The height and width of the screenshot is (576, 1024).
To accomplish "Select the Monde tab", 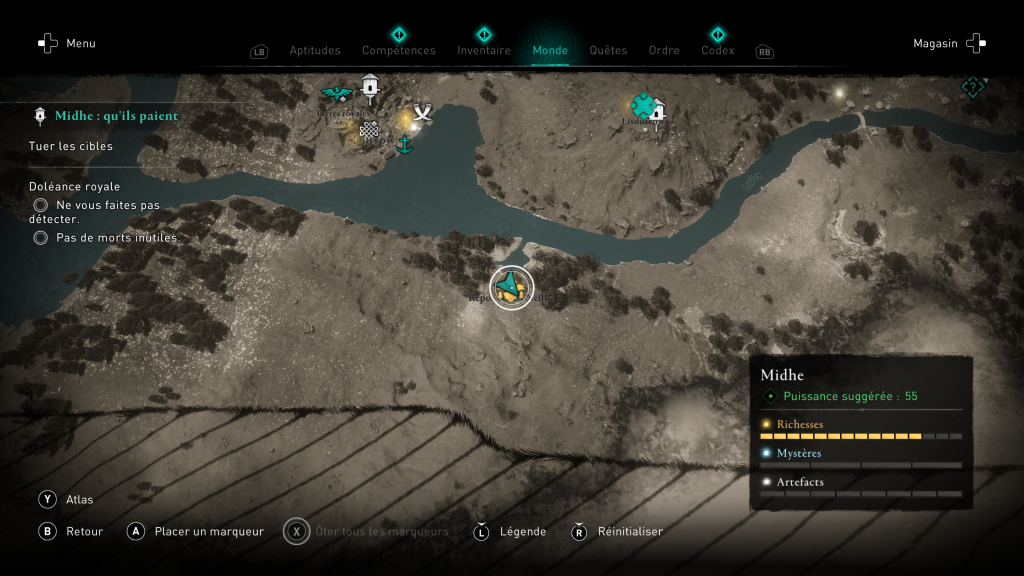I will coord(550,50).
